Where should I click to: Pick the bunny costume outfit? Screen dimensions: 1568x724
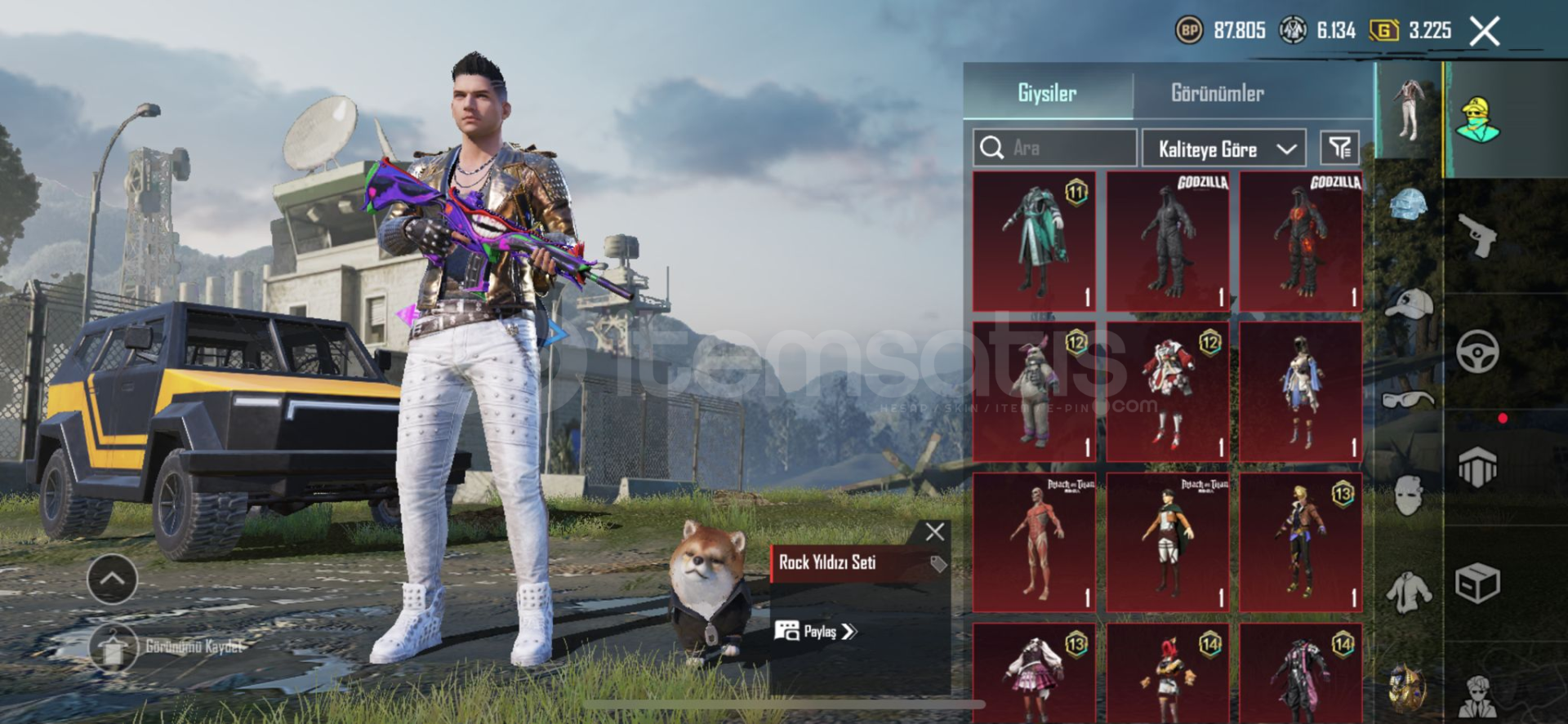(x=1035, y=392)
